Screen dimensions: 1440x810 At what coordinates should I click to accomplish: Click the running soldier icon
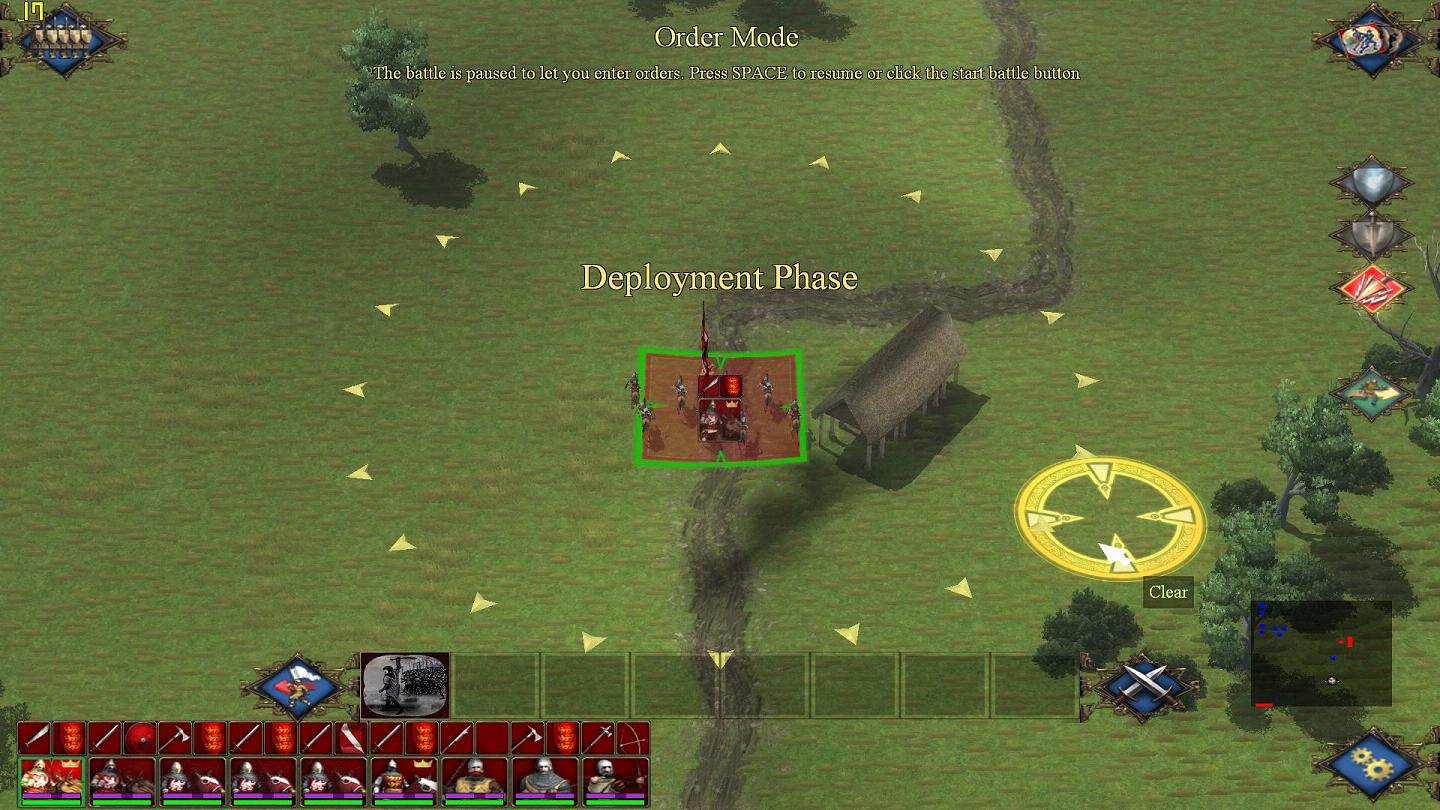1370,392
